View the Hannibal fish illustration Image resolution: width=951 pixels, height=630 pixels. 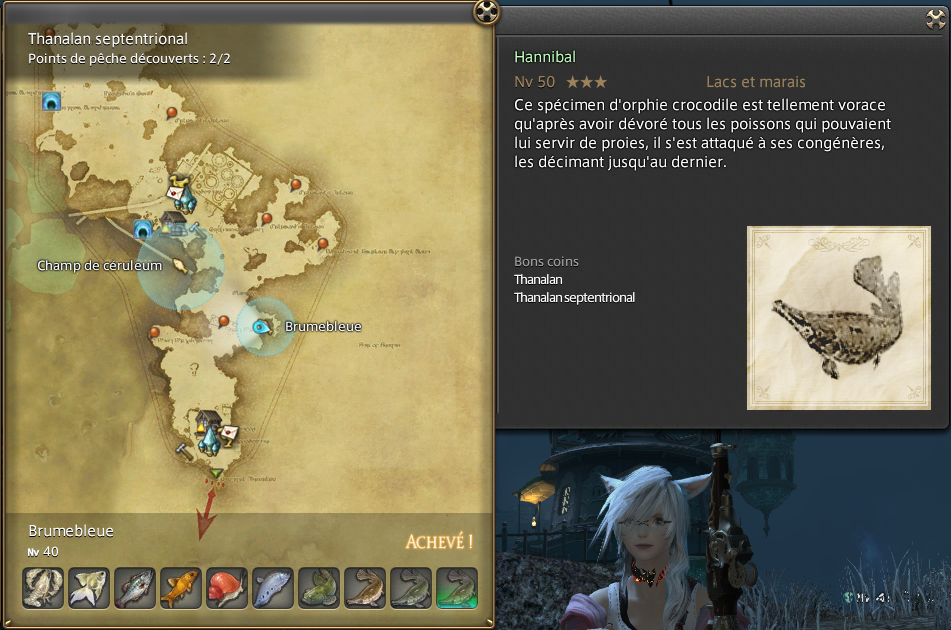click(838, 318)
